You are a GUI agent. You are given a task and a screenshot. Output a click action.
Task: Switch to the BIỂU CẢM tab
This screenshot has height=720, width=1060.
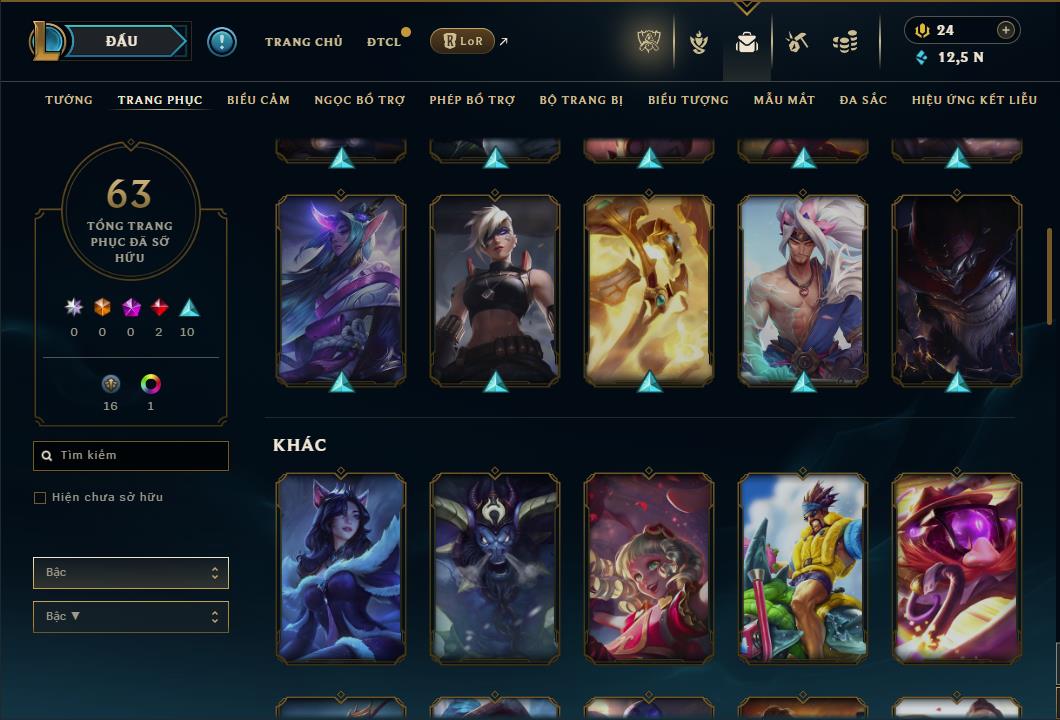[258, 100]
